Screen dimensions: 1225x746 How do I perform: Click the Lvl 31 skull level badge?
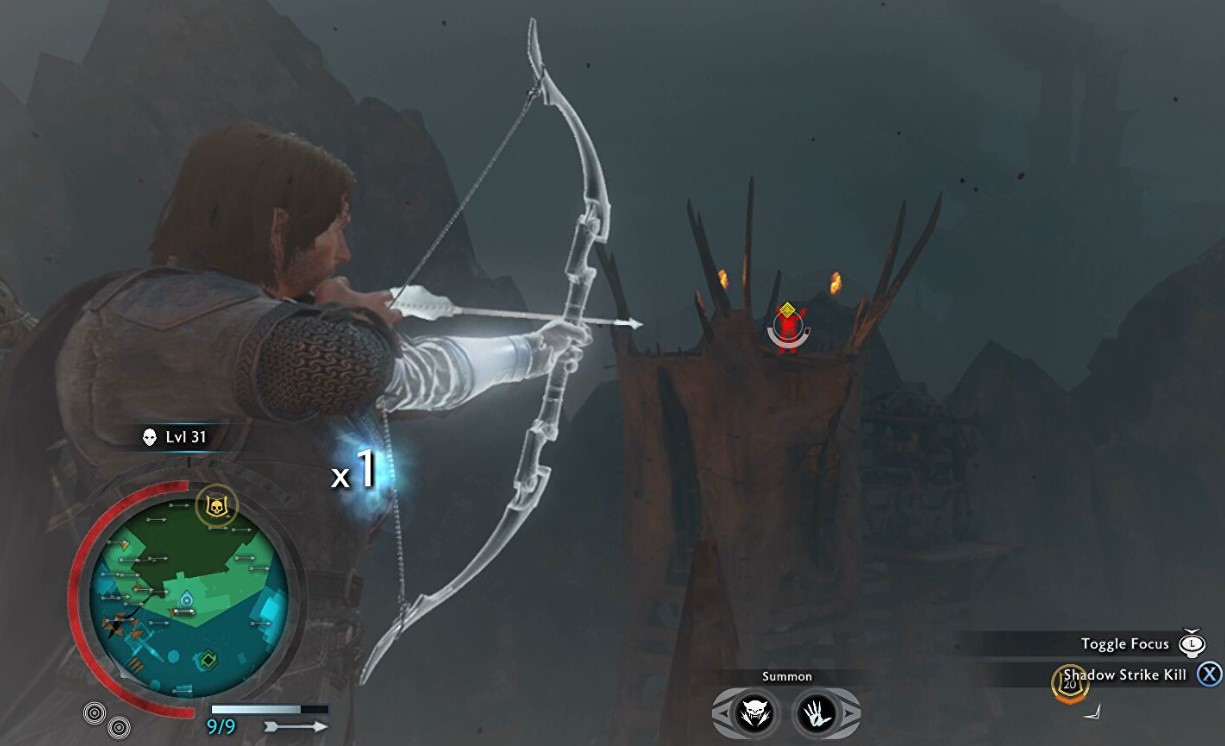(x=178, y=437)
